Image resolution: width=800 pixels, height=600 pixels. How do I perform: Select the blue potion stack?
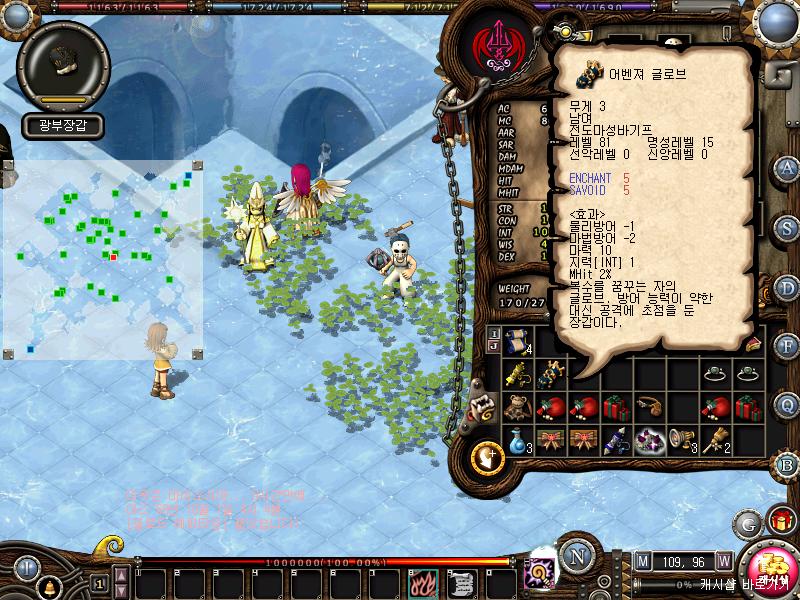tap(517, 440)
